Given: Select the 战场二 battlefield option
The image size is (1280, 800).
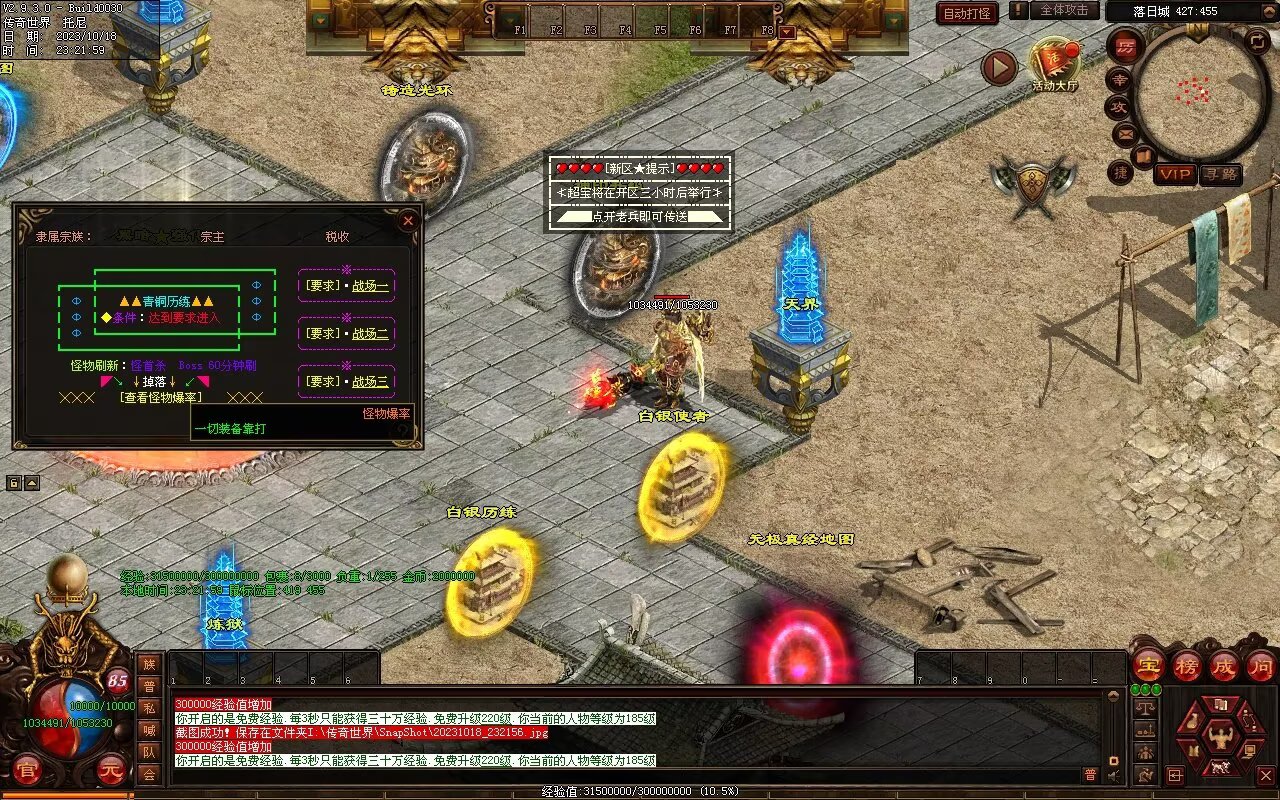Looking at the screenshot, I should [x=347, y=333].
